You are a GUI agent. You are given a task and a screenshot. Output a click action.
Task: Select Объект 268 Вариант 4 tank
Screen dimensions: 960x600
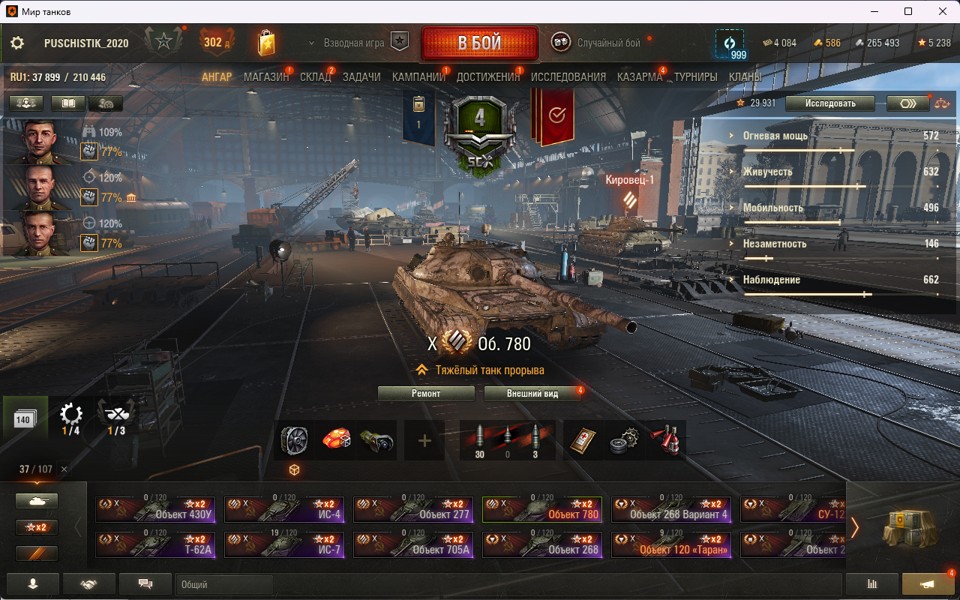click(x=671, y=510)
